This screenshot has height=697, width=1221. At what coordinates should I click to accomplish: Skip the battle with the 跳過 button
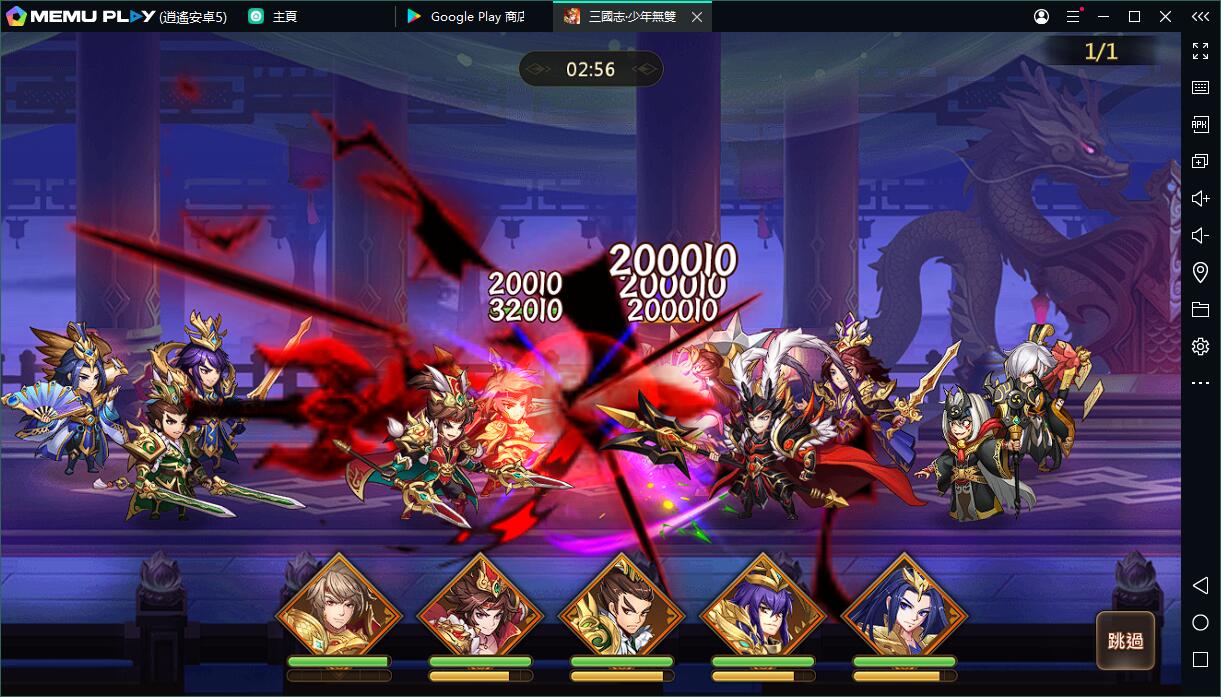click(1125, 641)
